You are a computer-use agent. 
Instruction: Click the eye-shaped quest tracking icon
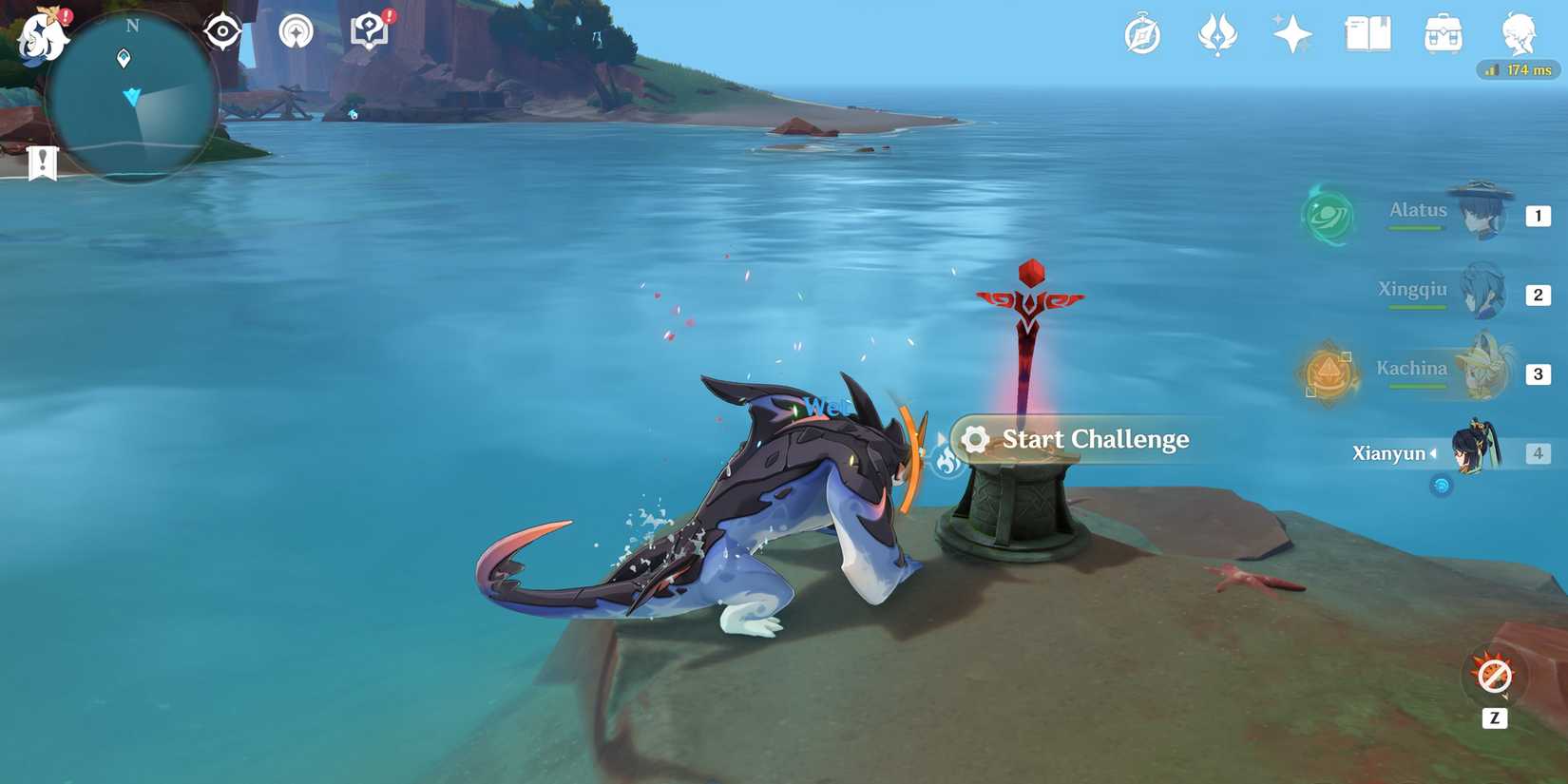coord(220,29)
